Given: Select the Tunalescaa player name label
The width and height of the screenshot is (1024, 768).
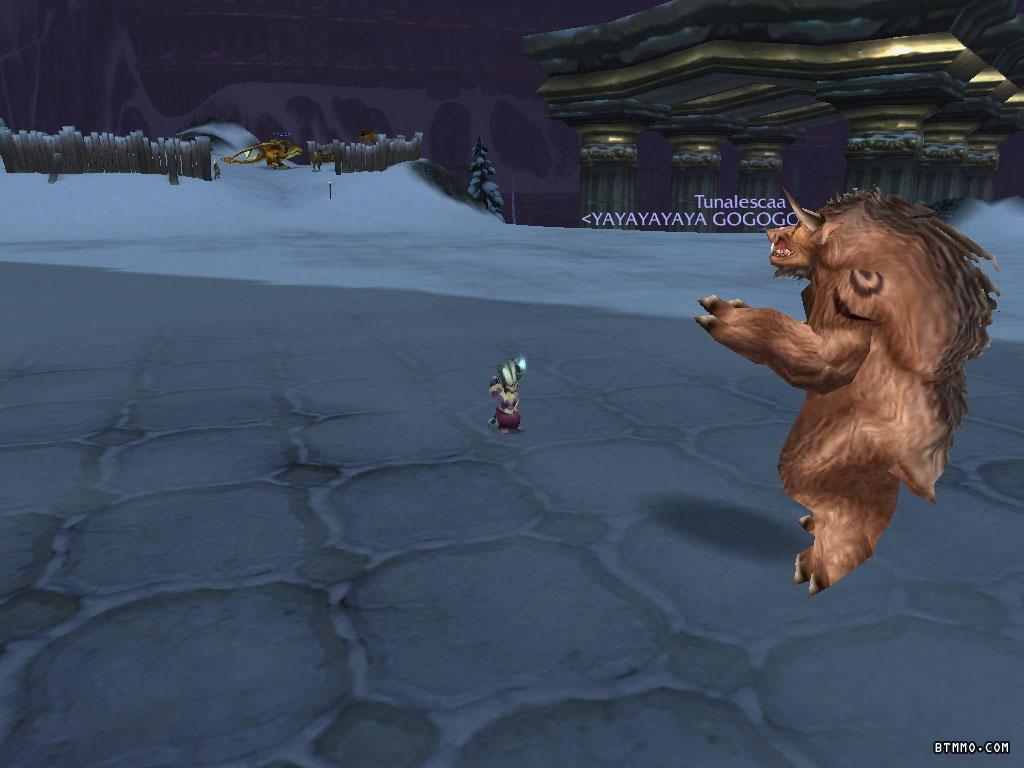Looking at the screenshot, I should click(x=739, y=201).
